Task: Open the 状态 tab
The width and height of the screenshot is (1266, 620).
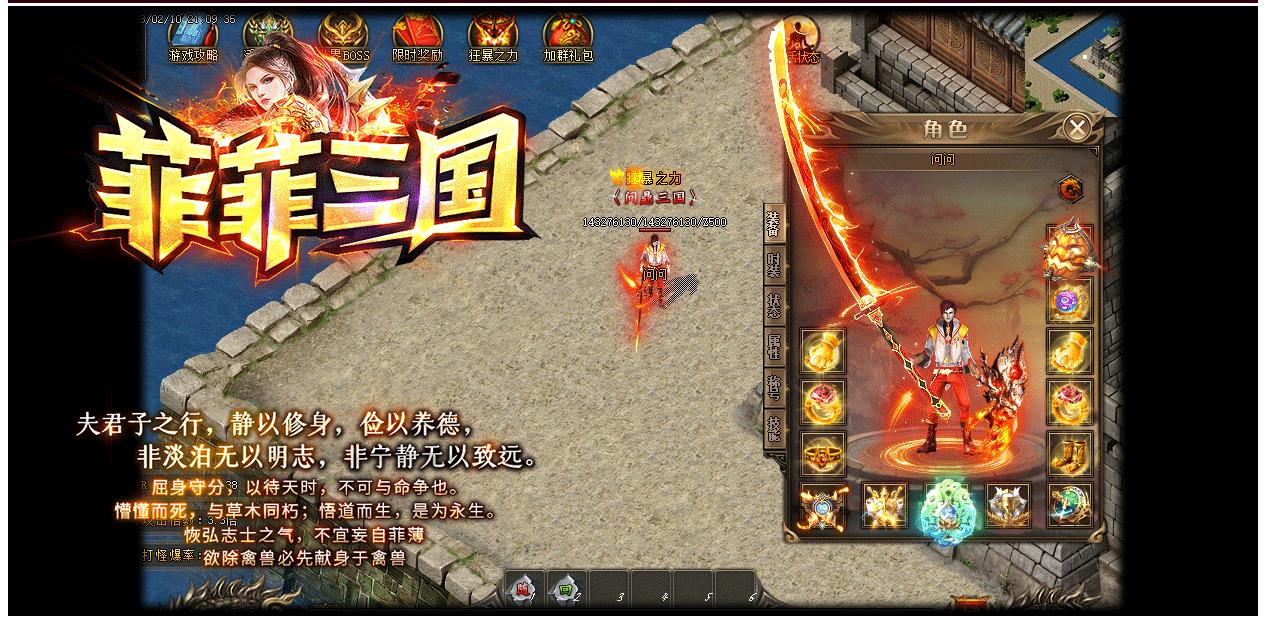Action: tap(773, 305)
